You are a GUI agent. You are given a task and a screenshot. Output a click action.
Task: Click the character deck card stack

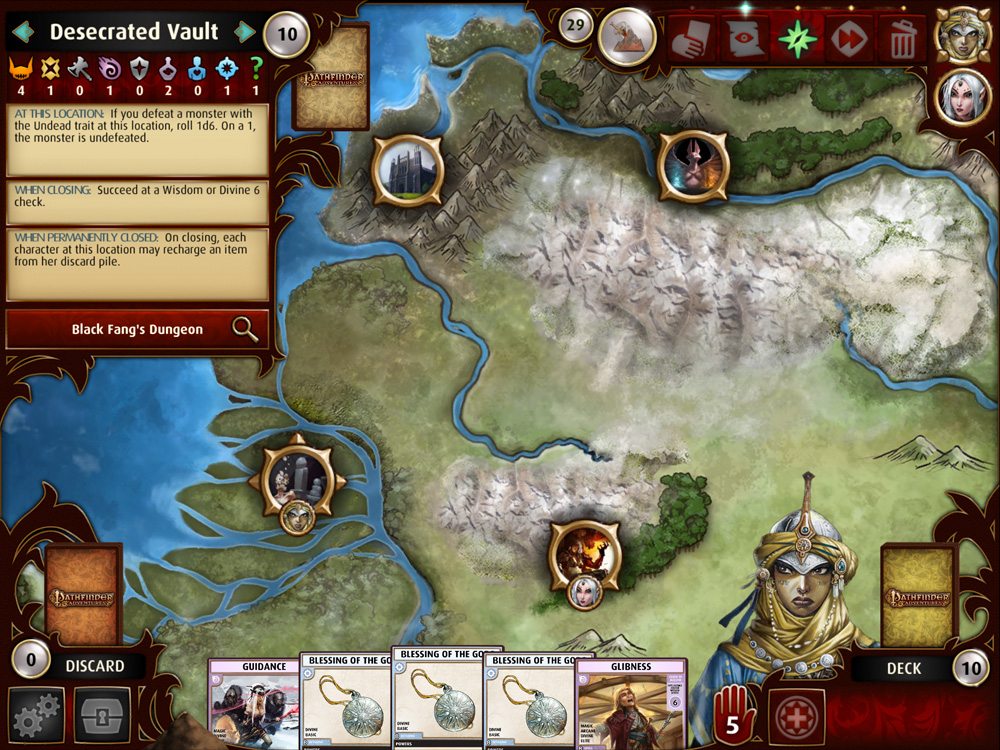tap(916, 594)
